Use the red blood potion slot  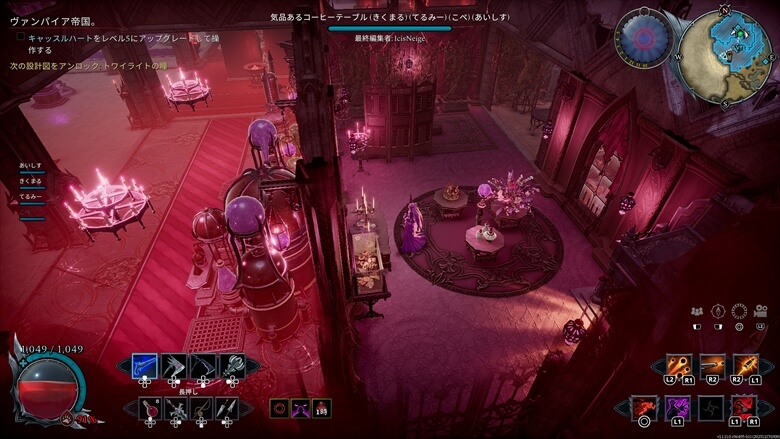coord(150,408)
